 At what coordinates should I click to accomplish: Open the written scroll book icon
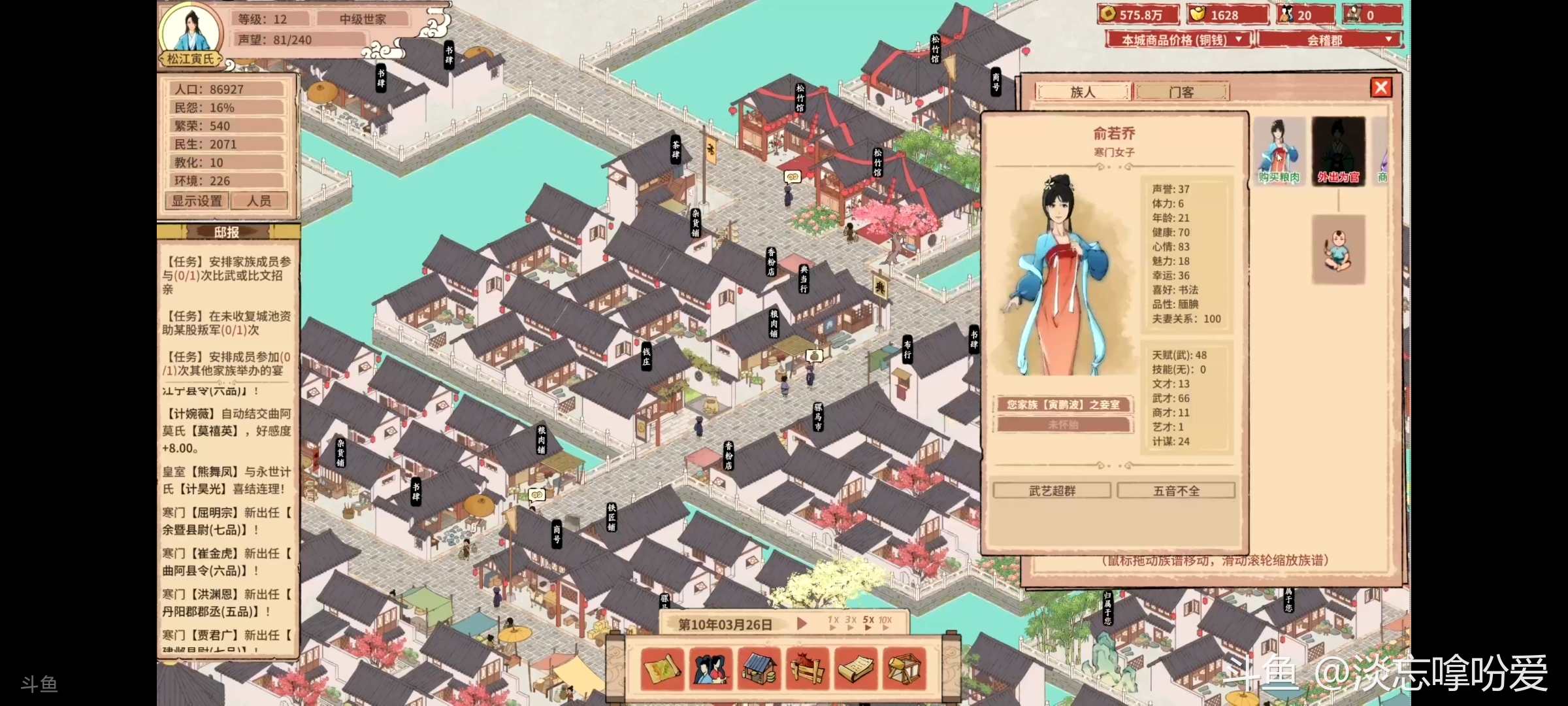coord(857,669)
